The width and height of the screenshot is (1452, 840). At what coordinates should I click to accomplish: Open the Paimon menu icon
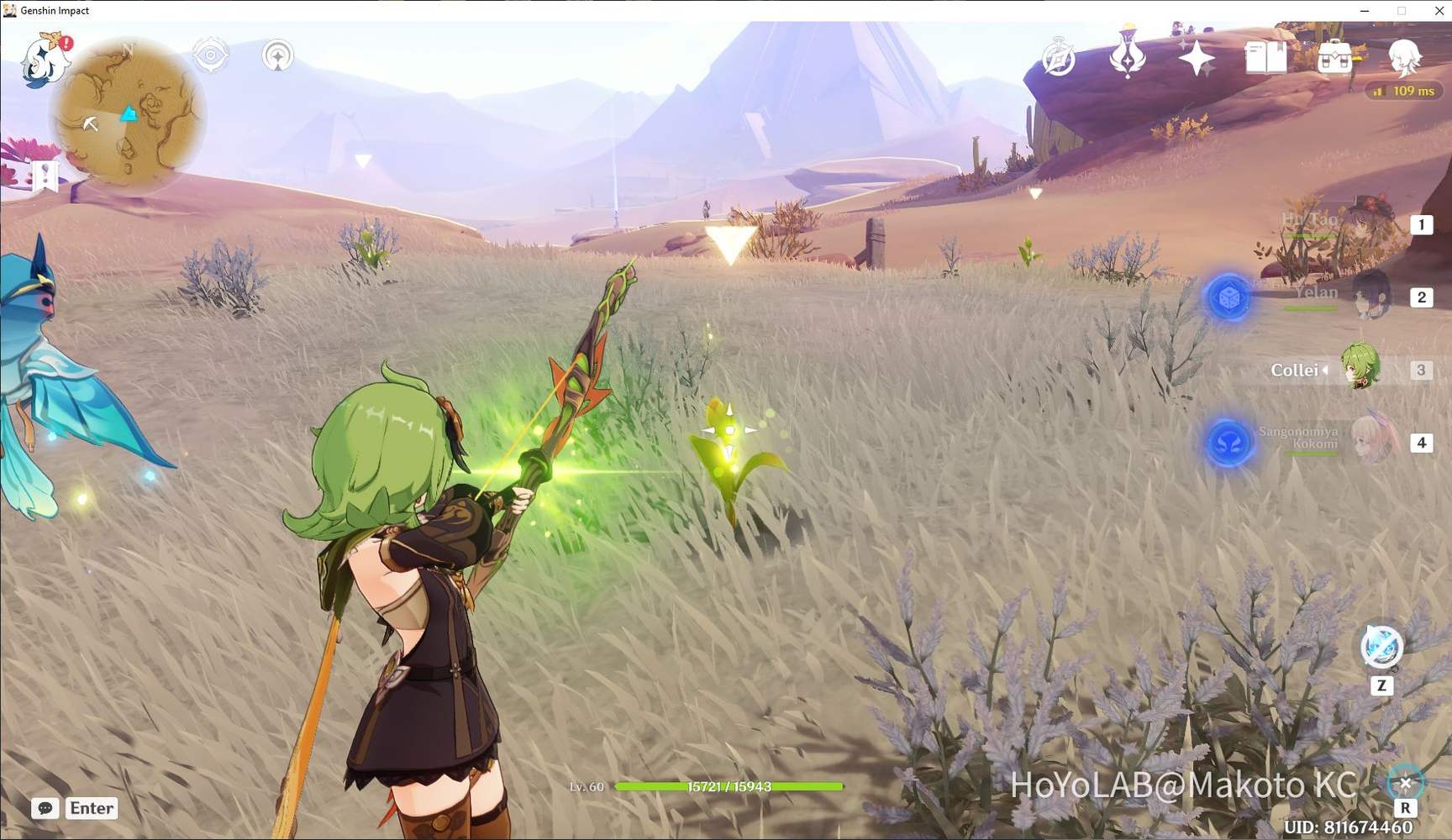click(x=45, y=60)
